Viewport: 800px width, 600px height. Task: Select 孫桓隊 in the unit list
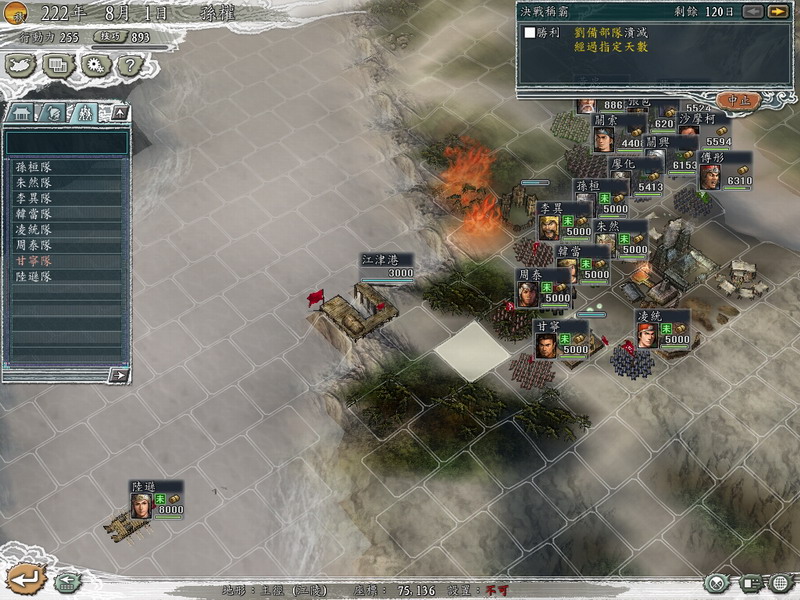tap(33, 169)
